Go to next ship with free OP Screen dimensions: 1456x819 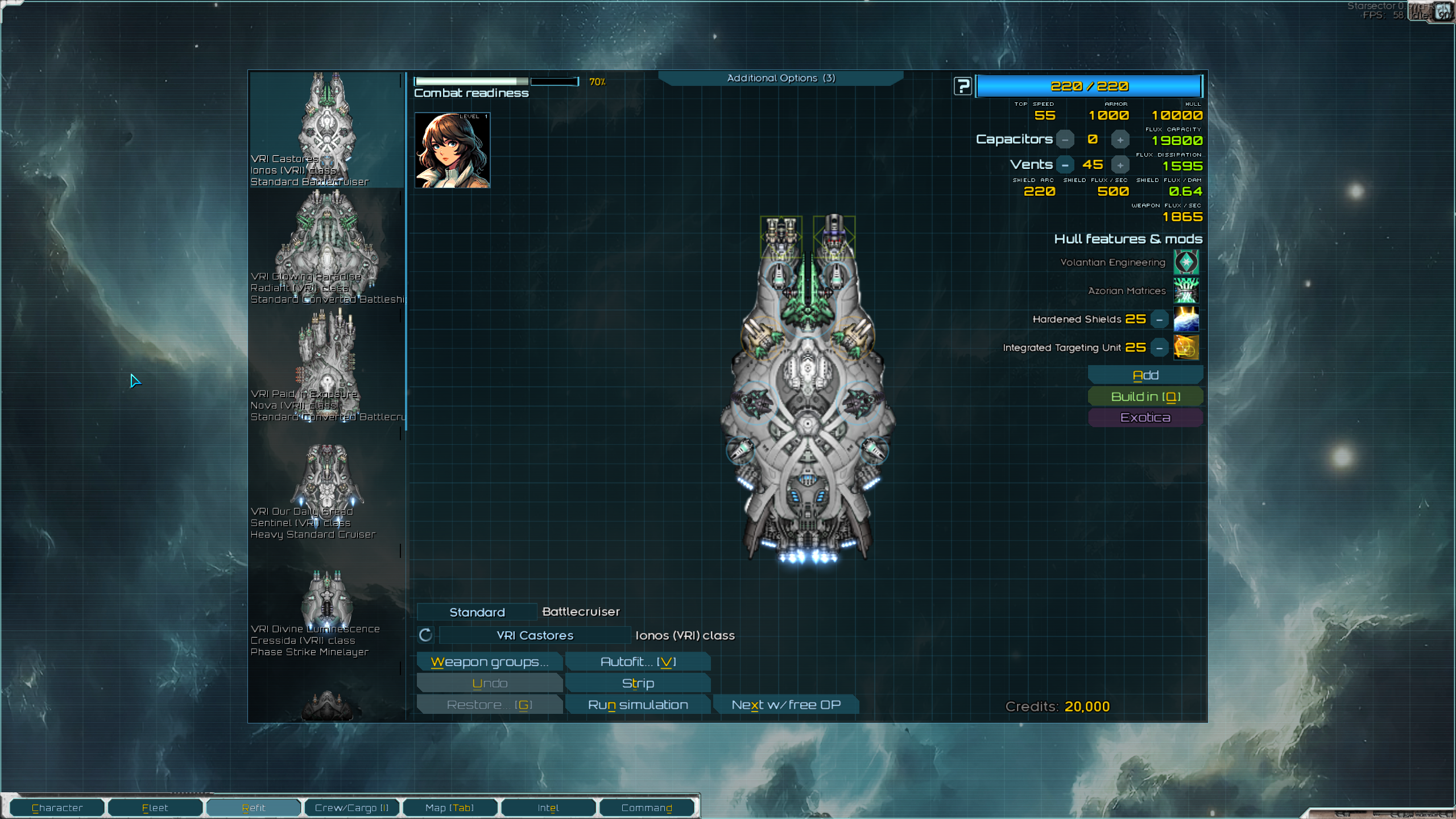click(785, 705)
